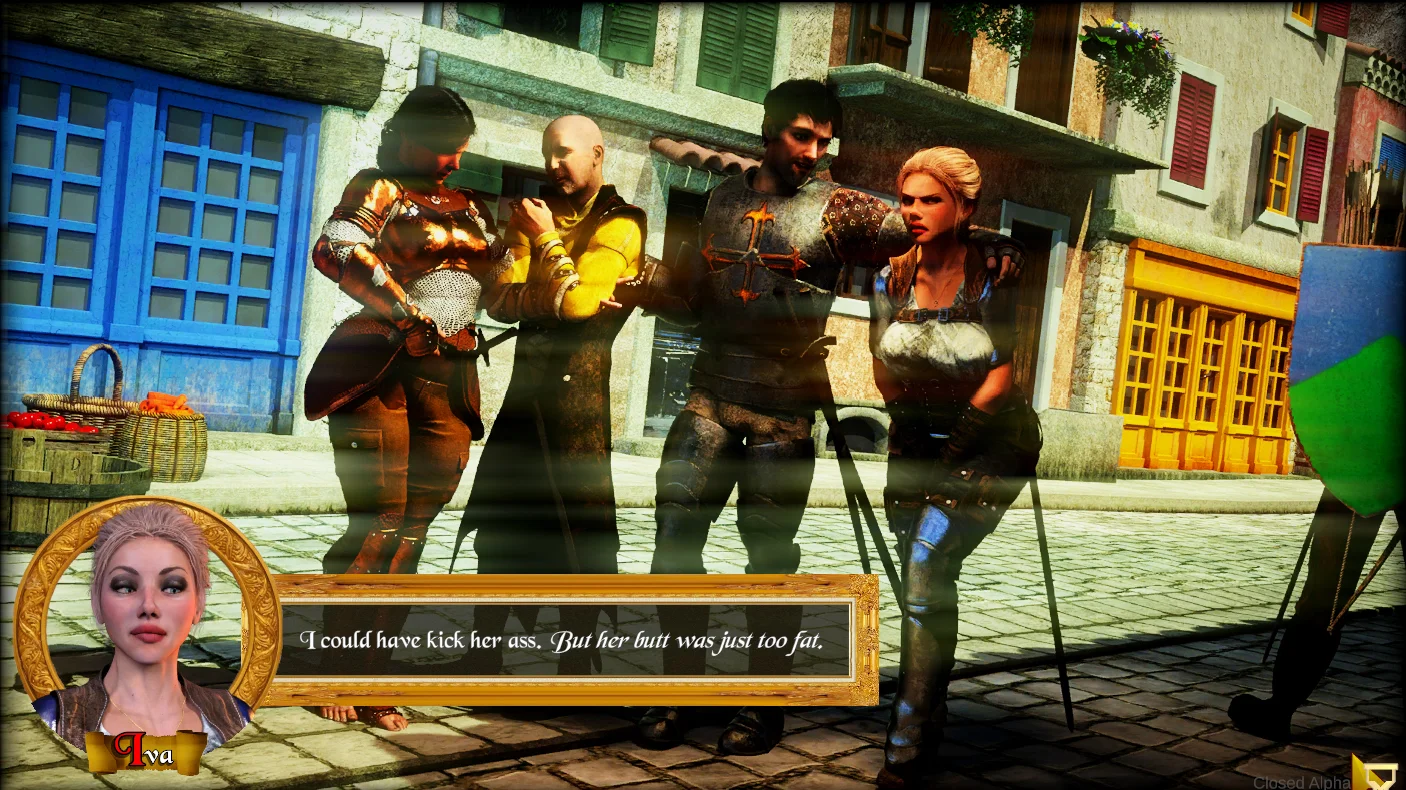1406x790 pixels.
Task: Click the dialogue box to continue
Action: 563,640
